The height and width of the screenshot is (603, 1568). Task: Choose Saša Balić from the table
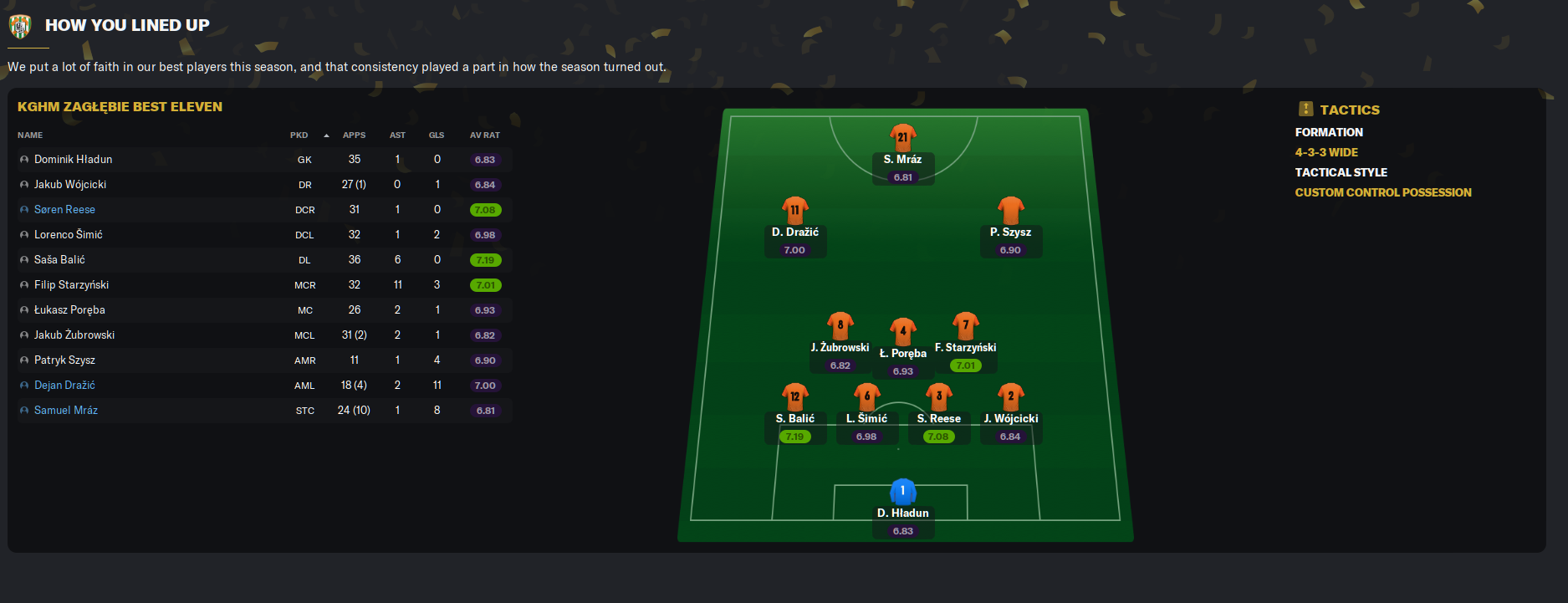(59, 260)
